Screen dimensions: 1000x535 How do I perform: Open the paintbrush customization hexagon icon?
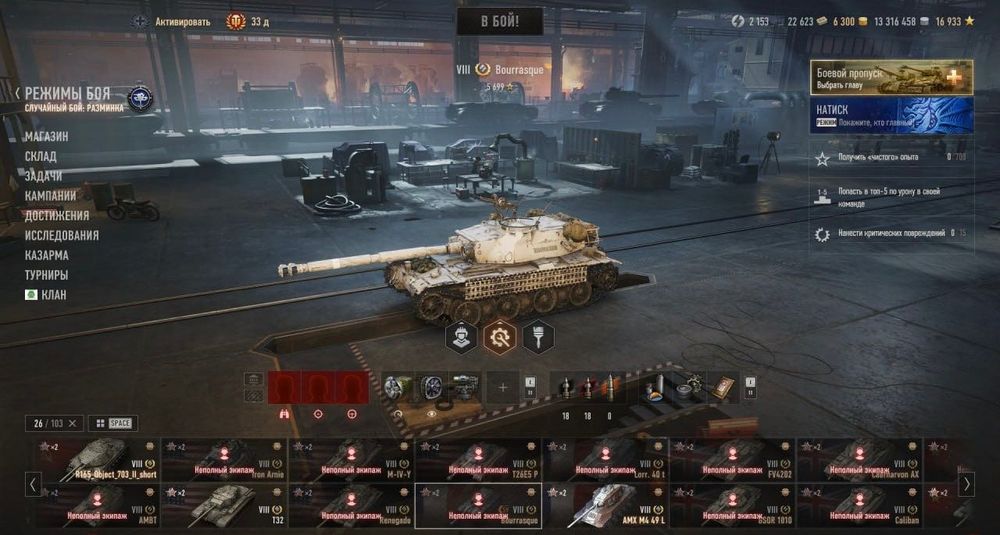(538, 337)
